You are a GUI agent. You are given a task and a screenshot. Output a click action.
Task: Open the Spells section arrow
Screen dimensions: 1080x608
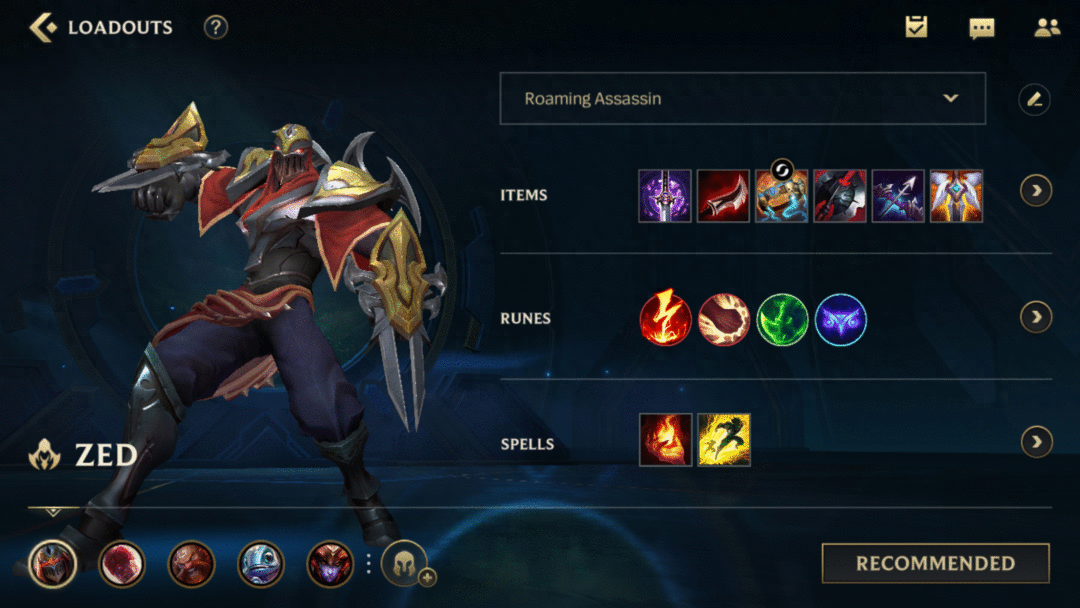click(x=1036, y=441)
